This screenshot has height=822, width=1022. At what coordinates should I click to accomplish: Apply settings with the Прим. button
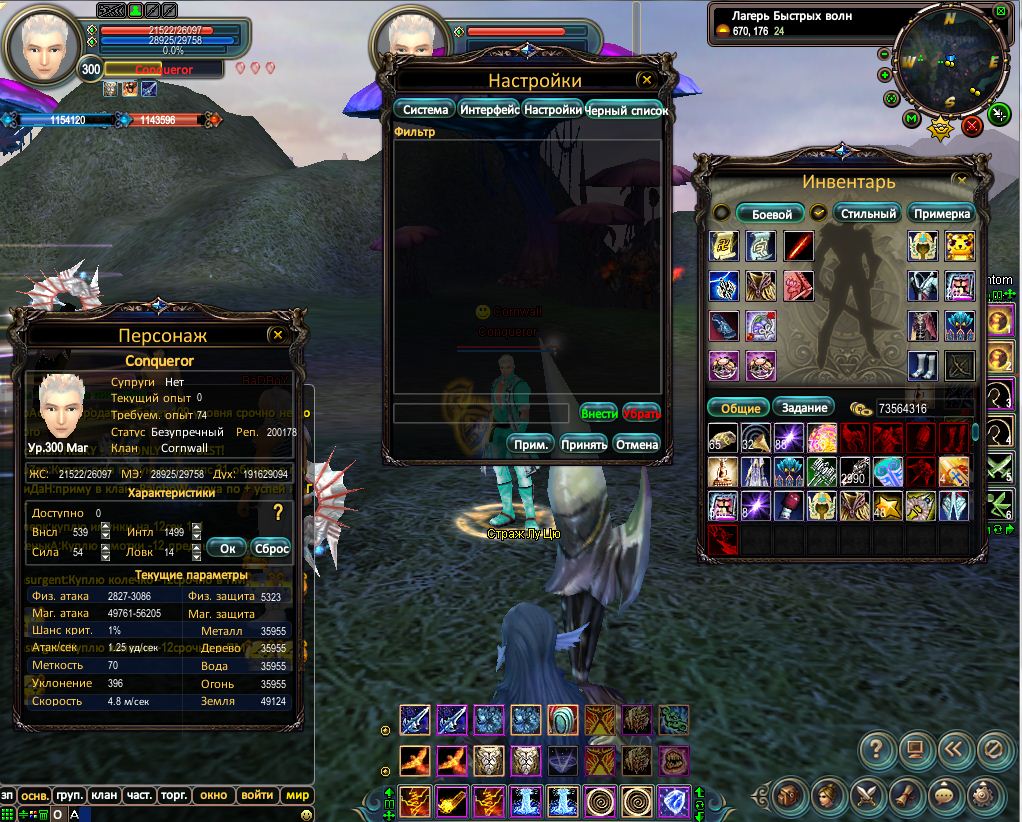(532, 444)
